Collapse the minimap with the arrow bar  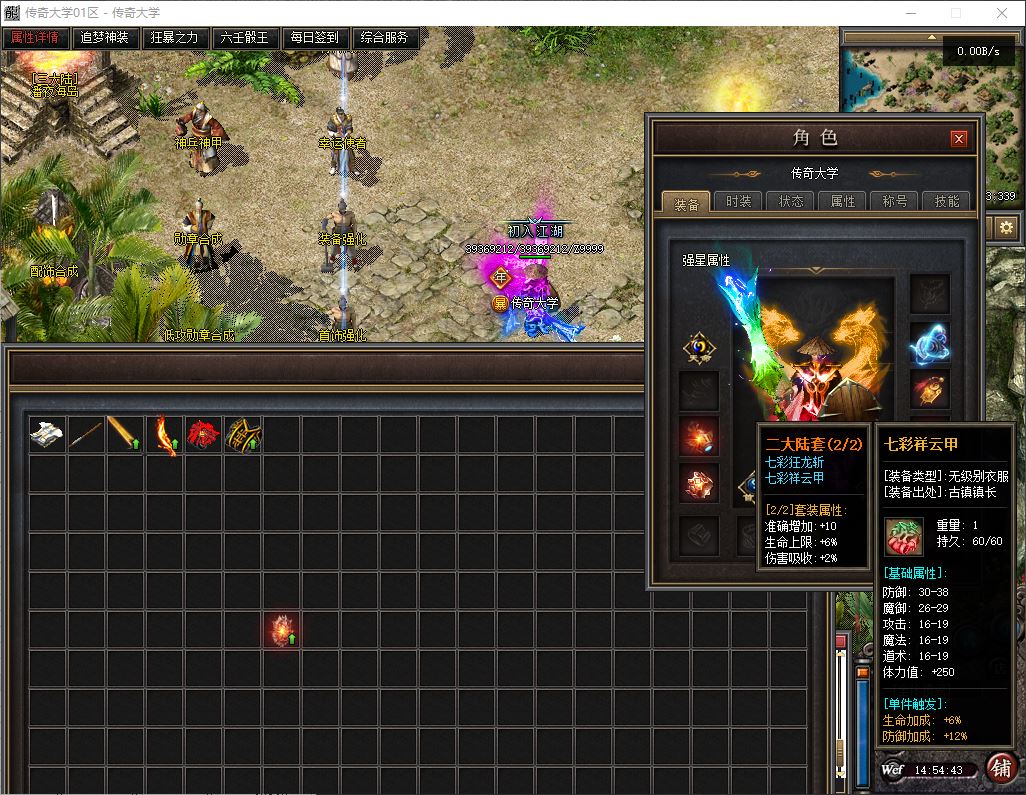coord(930,38)
